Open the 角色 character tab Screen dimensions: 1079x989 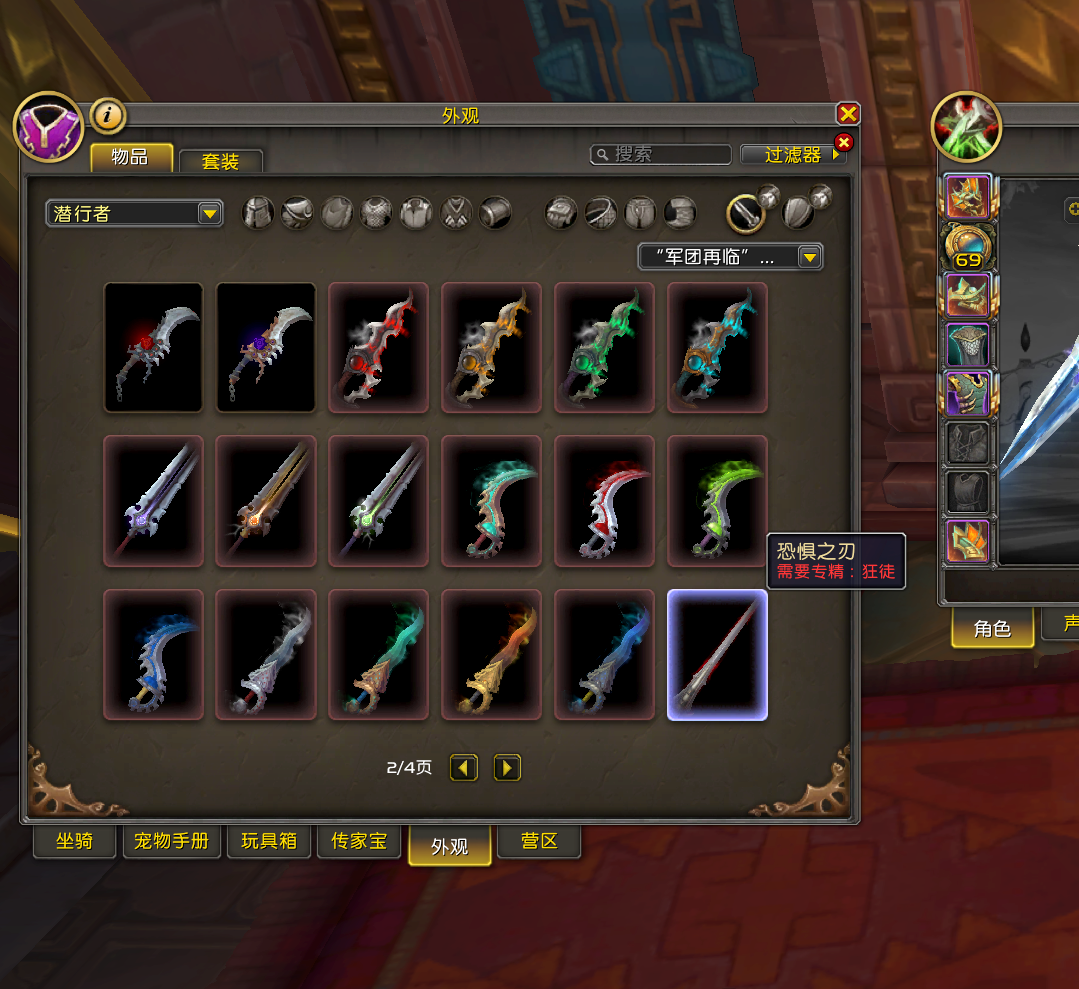tap(992, 629)
